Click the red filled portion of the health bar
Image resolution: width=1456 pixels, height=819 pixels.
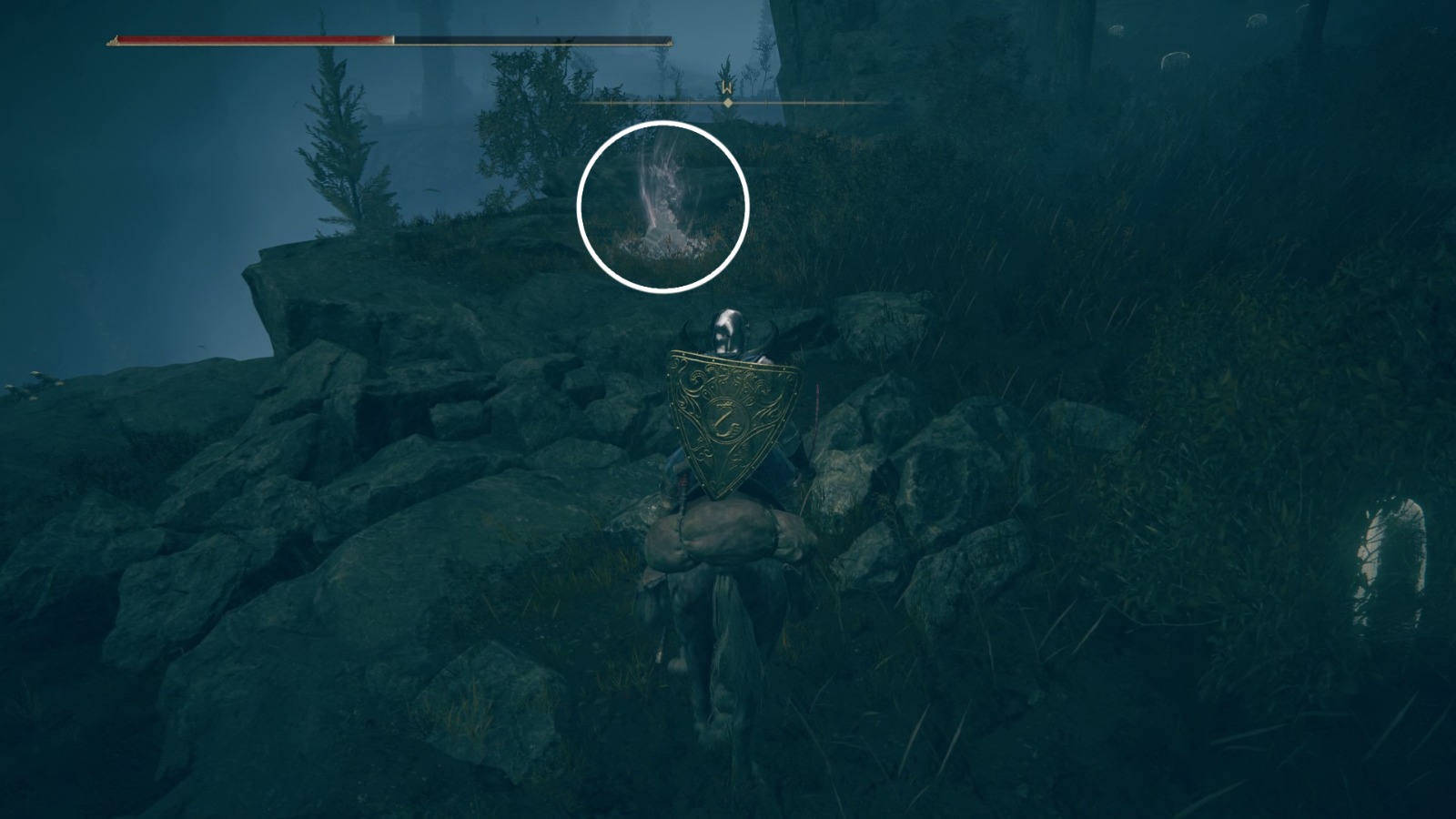pyautogui.click(x=246, y=39)
